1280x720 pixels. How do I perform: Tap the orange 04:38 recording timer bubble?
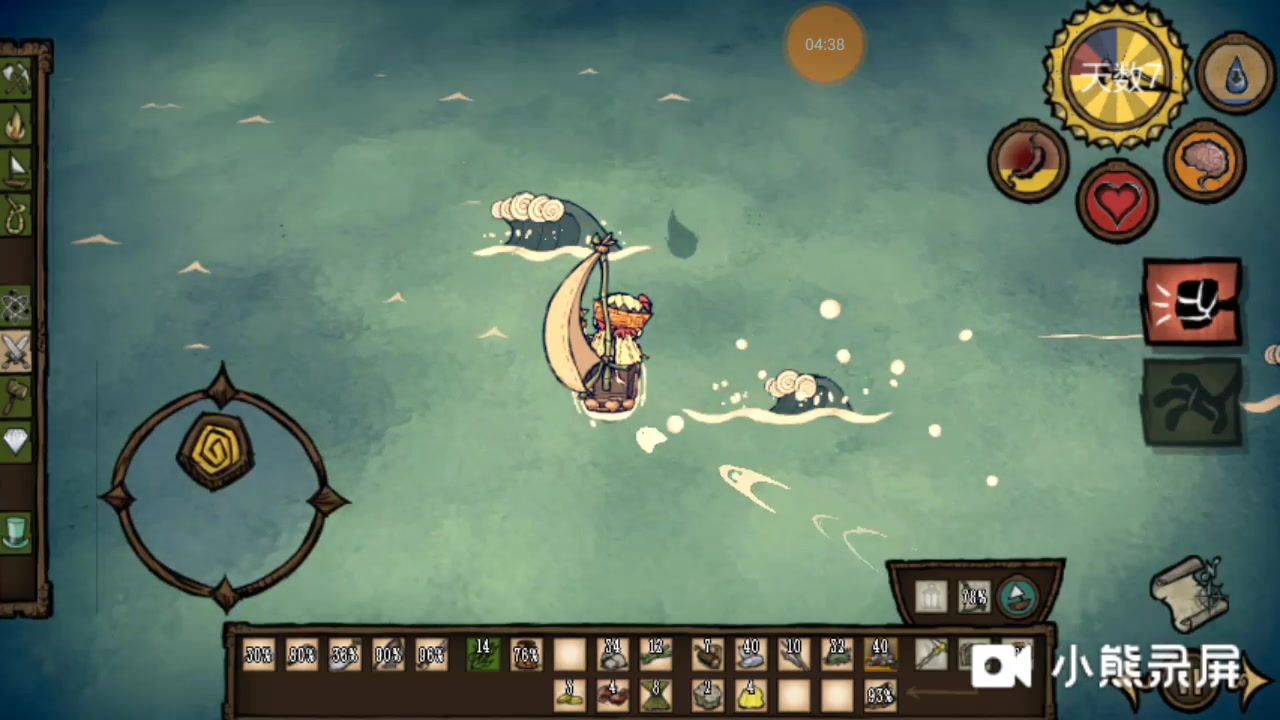point(824,45)
